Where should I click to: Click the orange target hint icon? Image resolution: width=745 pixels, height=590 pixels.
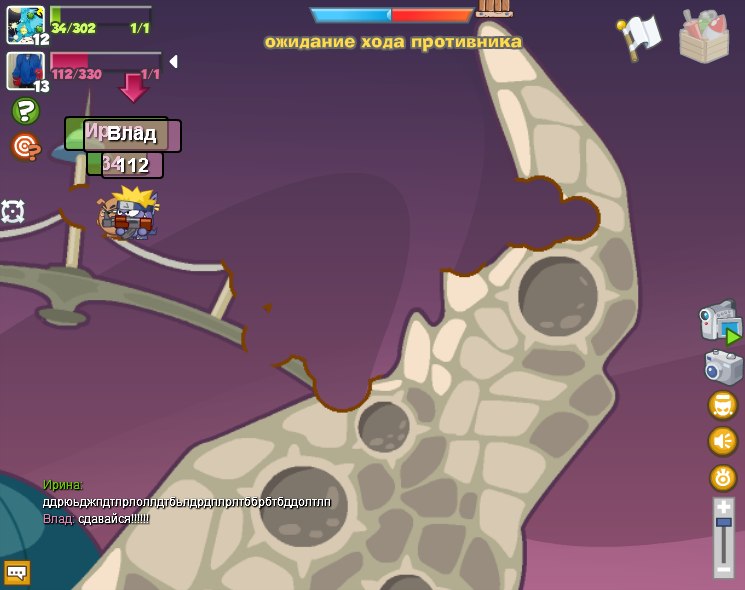point(24,147)
